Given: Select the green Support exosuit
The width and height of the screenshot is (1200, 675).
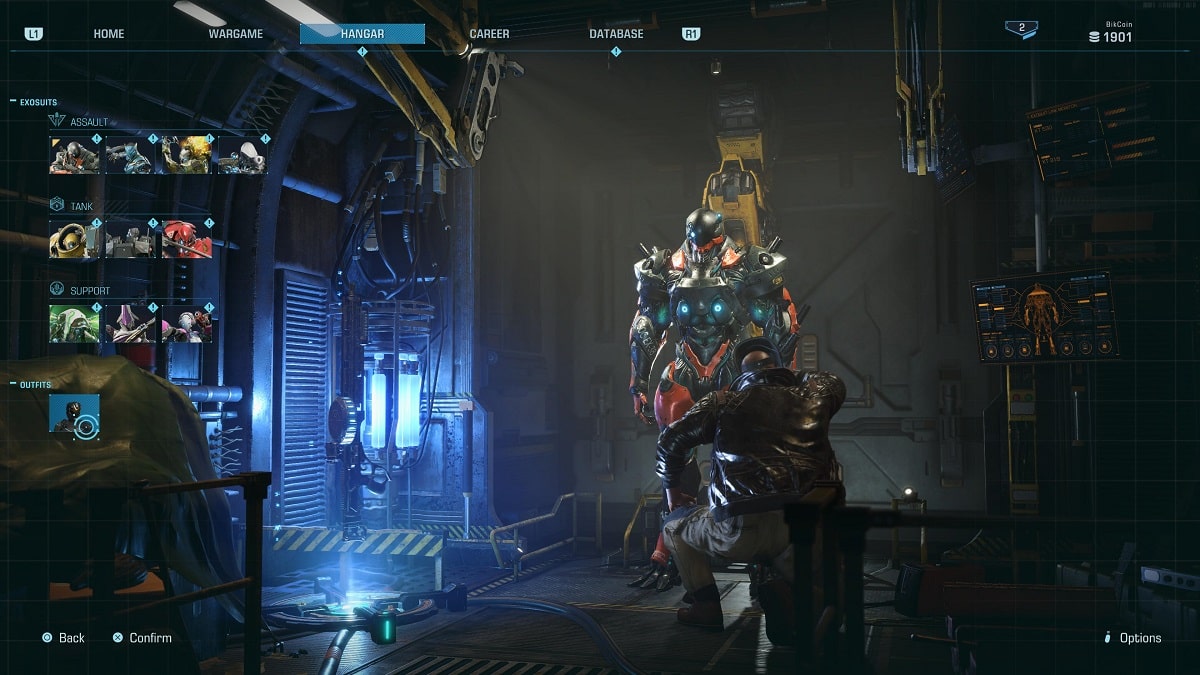Looking at the screenshot, I should click(75, 324).
